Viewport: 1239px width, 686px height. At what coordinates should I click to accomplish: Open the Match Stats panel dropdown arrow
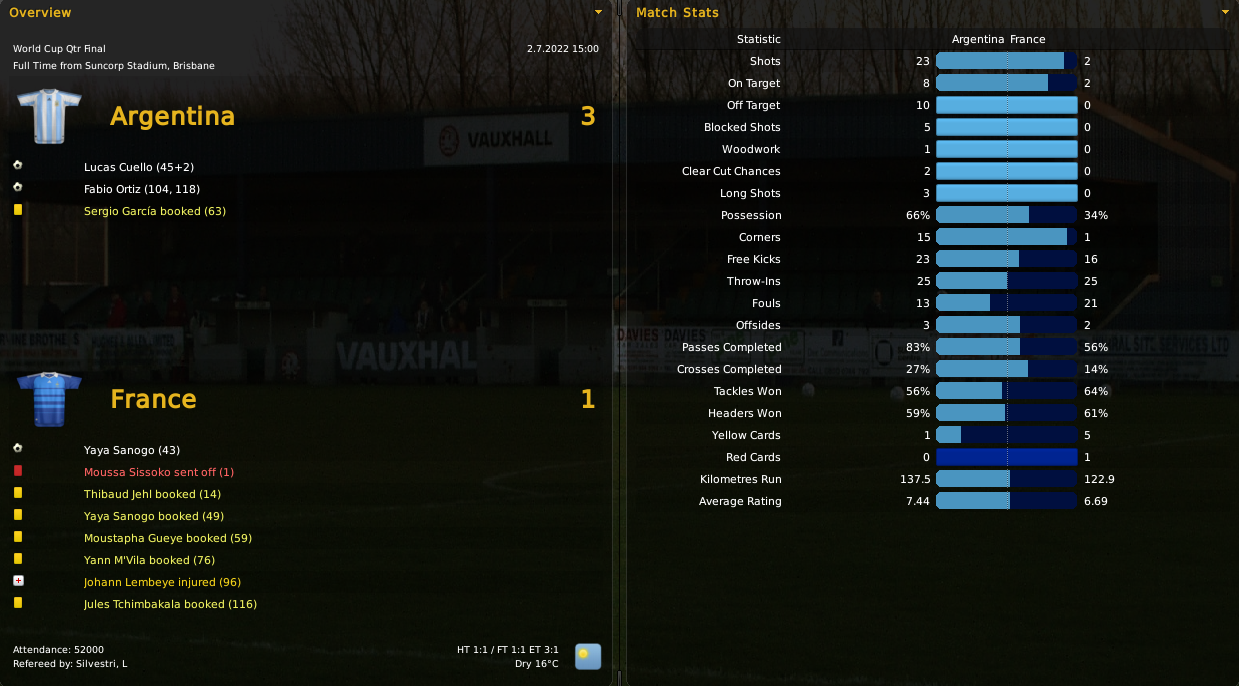pyautogui.click(x=1226, y=12)
